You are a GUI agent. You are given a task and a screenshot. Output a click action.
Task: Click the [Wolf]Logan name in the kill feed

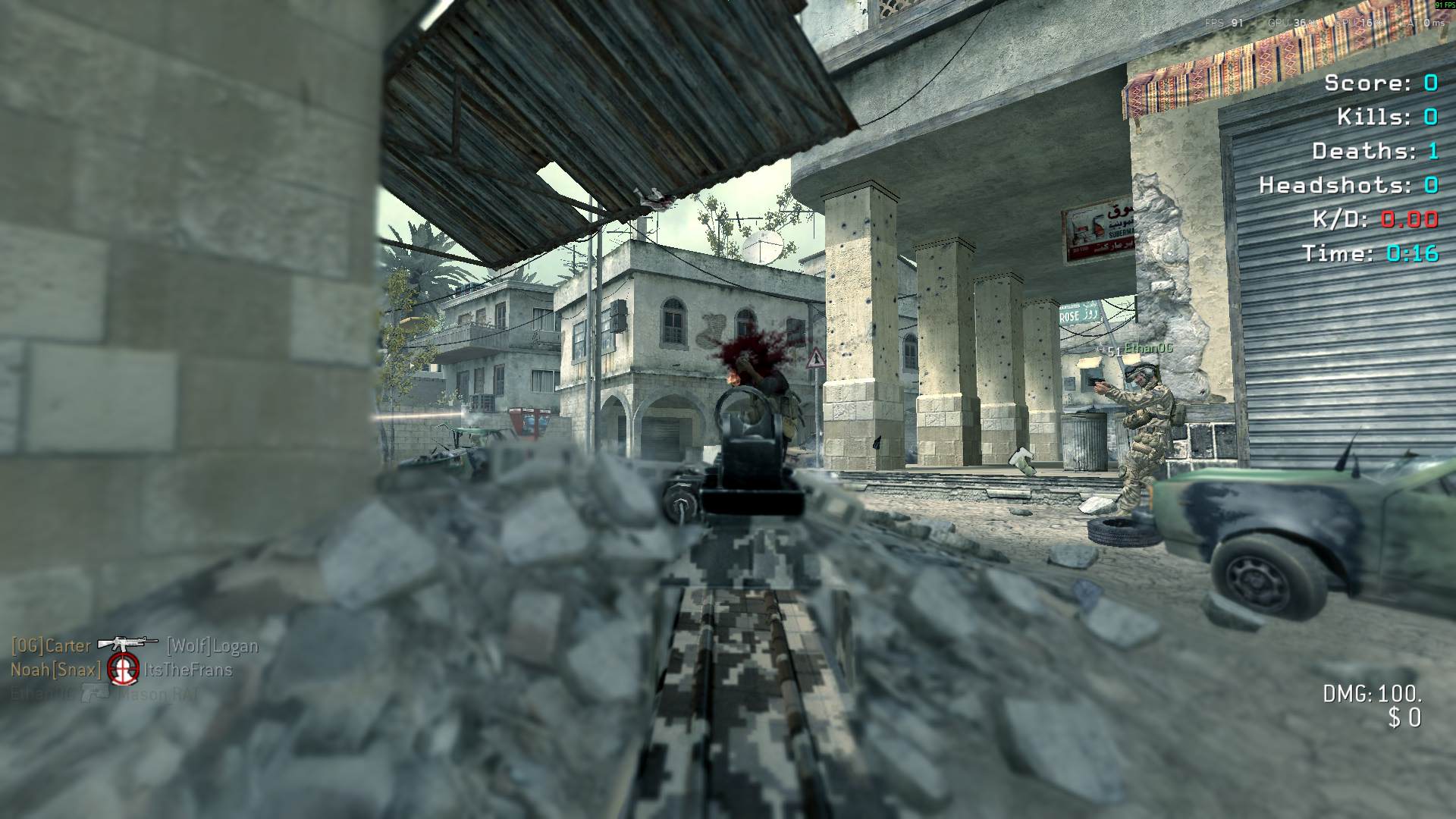tap(212, 646)
